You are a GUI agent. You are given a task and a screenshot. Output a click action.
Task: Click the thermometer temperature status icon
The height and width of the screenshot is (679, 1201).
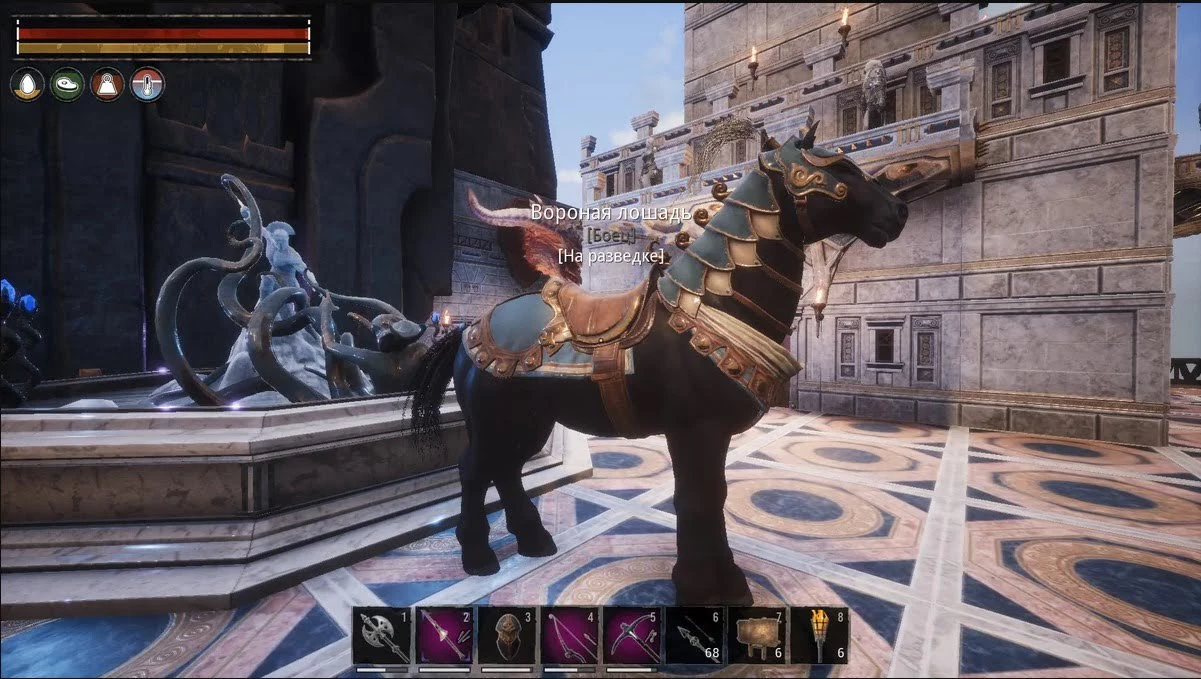147,84
